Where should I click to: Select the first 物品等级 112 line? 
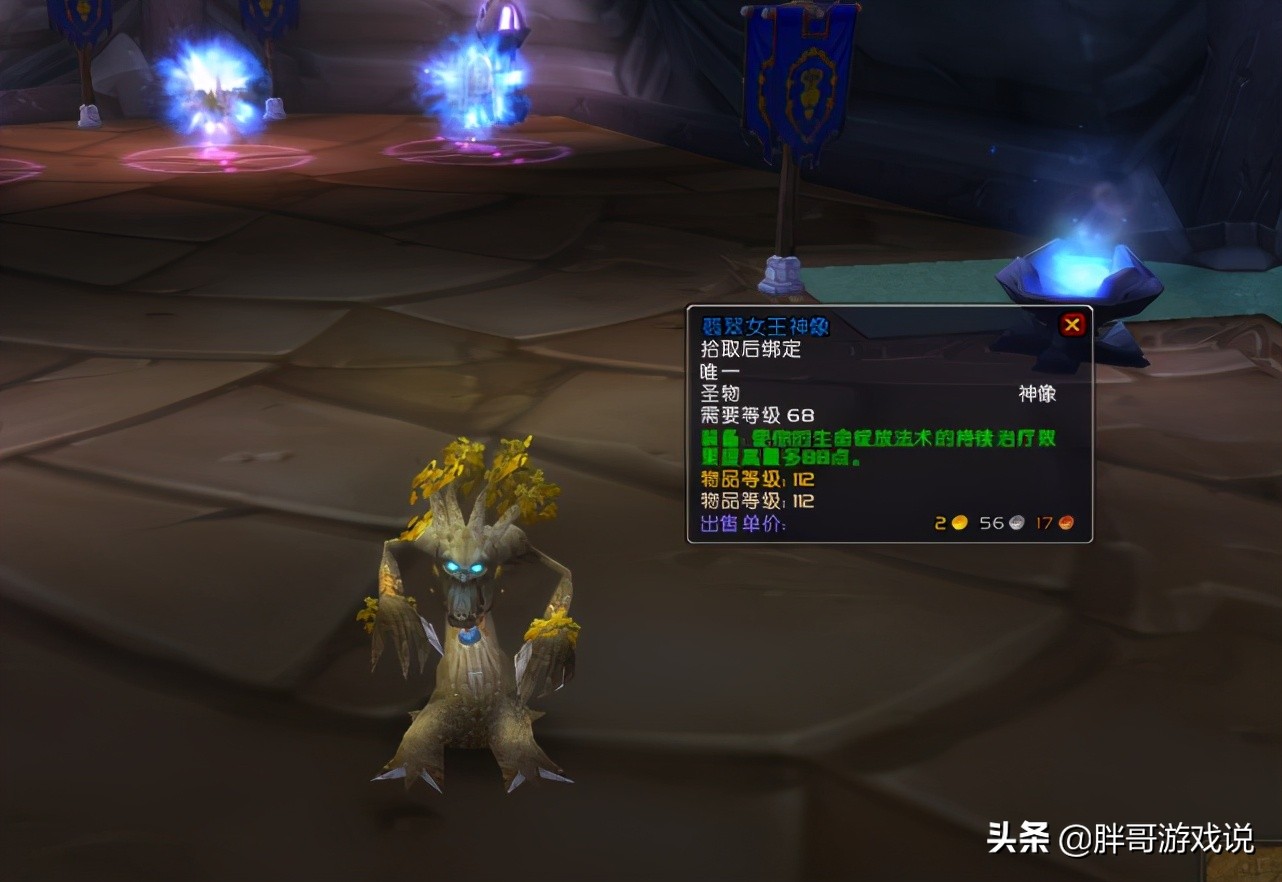pos(754,479)
